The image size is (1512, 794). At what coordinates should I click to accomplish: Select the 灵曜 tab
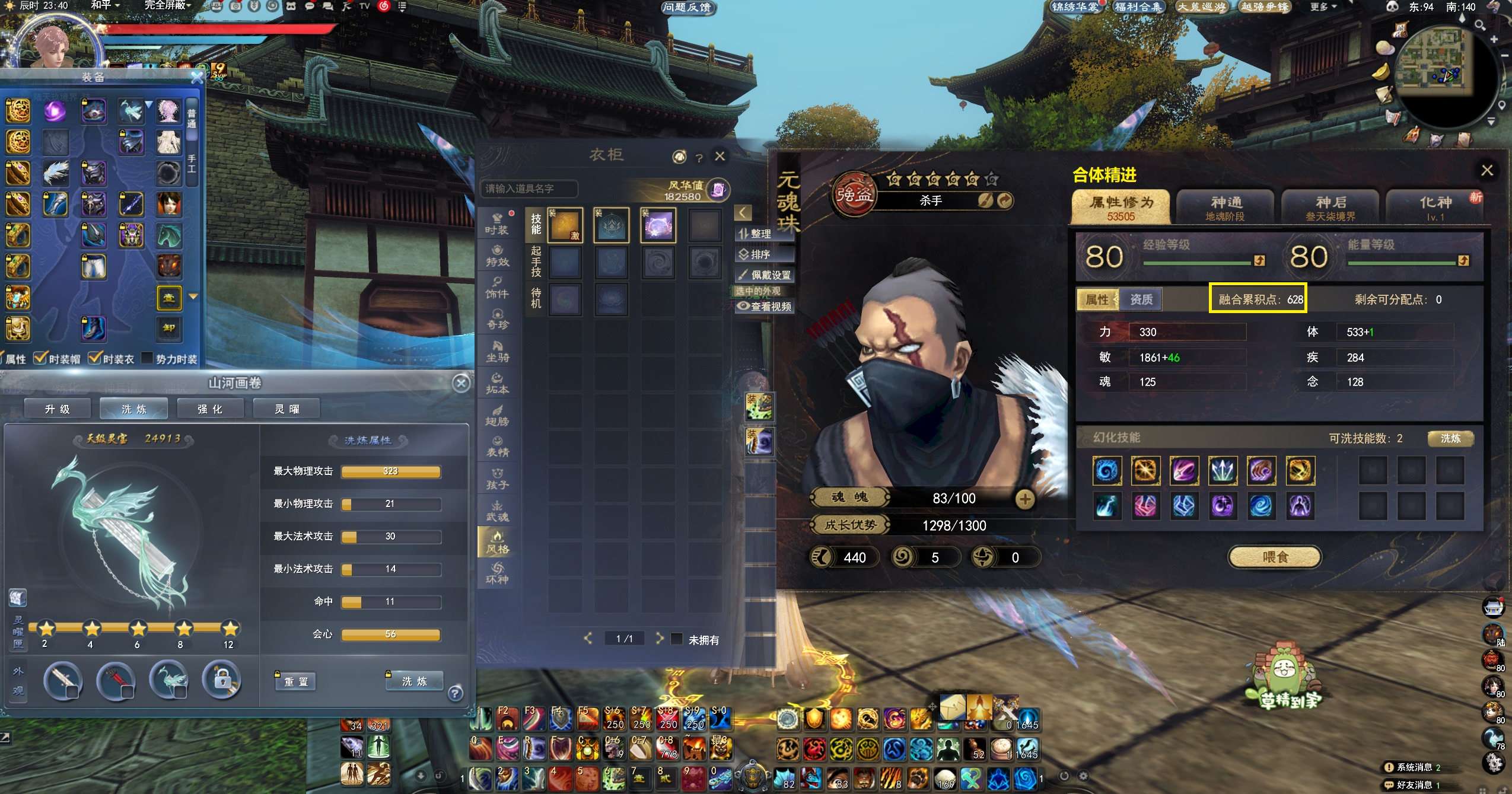click(287, 409)
